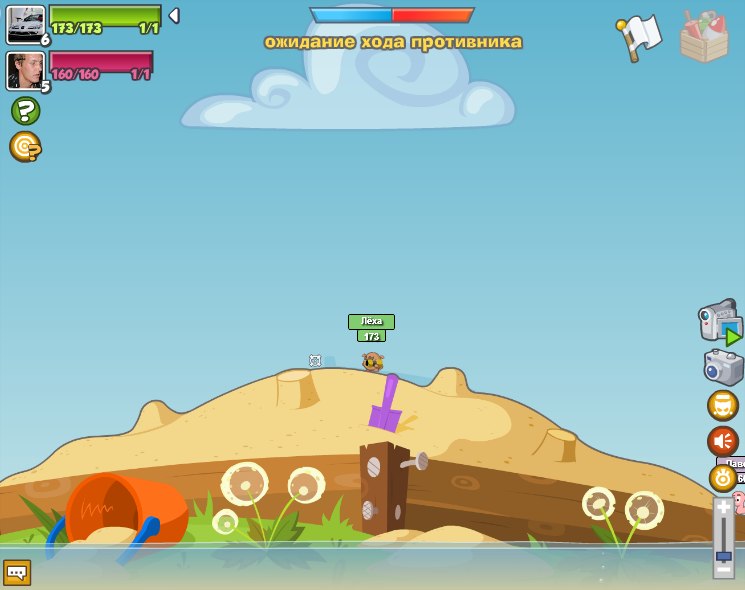Viewport: 745px width, 590px height.
Task: Open the green question mark help
Action: (25, 110)
